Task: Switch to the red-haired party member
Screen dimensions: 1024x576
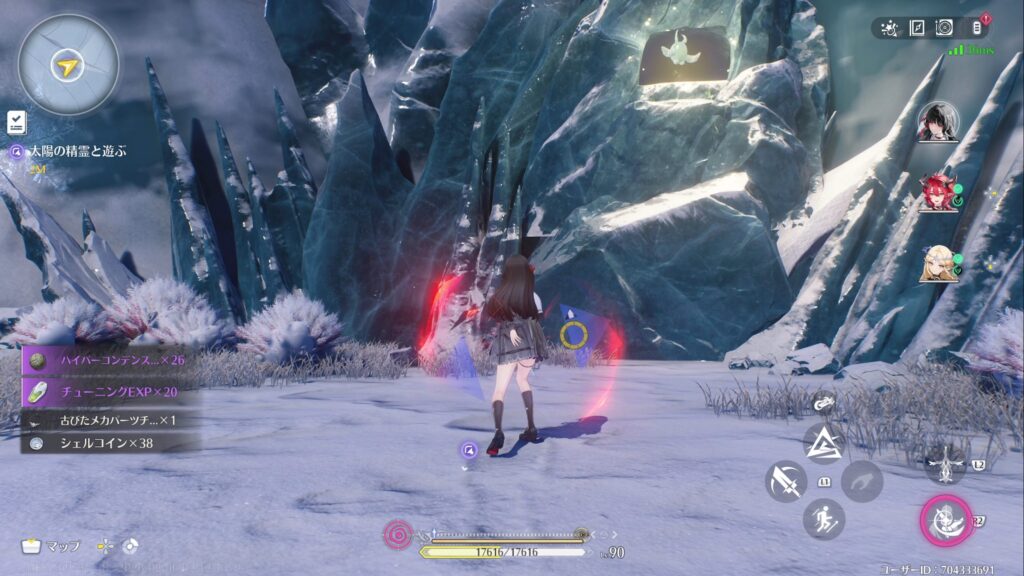Action: (937, 192)
